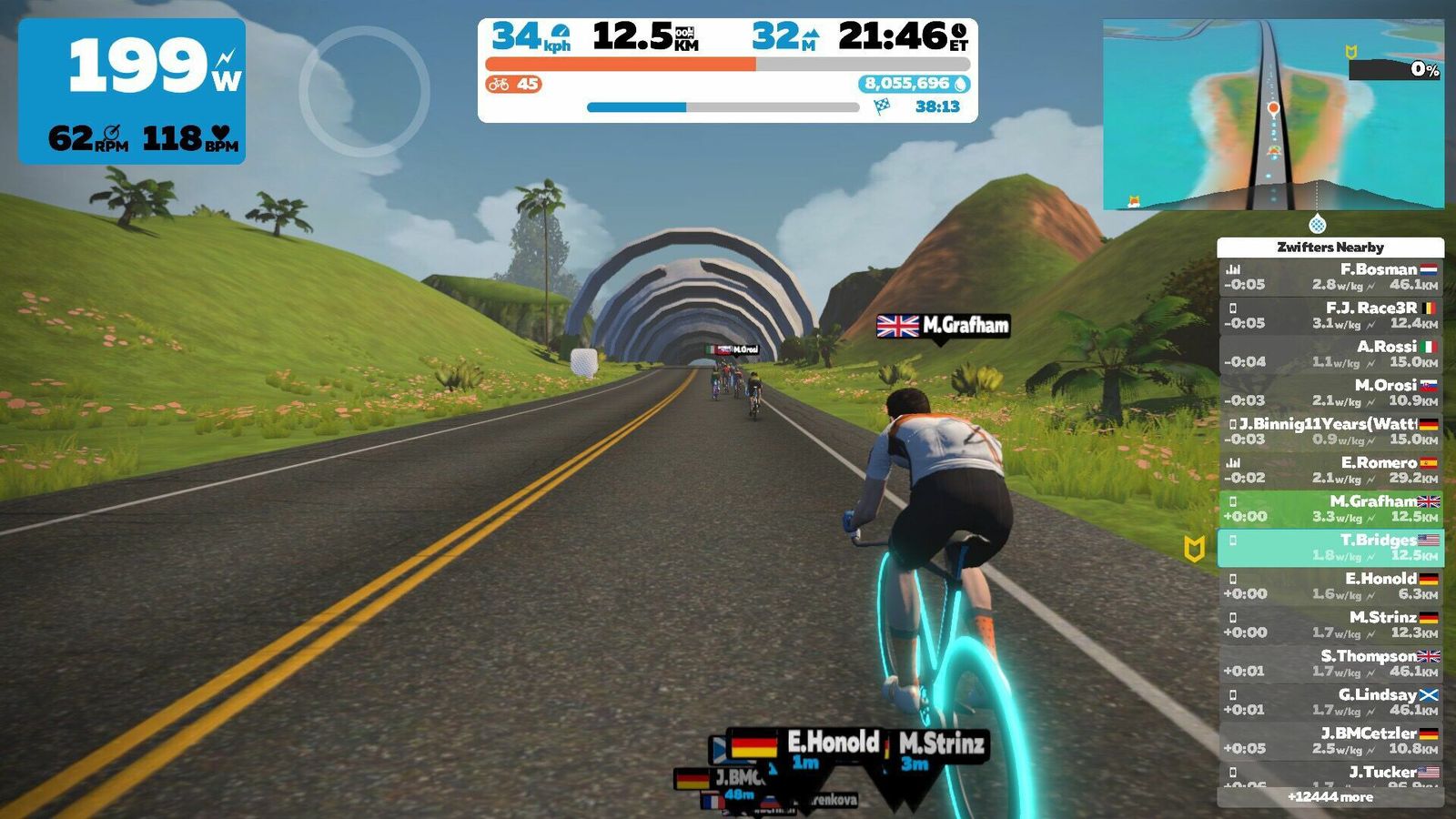Image resolution: width=1456 pixels, height=819 pixels.
Task: Click the empty power-up ring
Action: 364,91
